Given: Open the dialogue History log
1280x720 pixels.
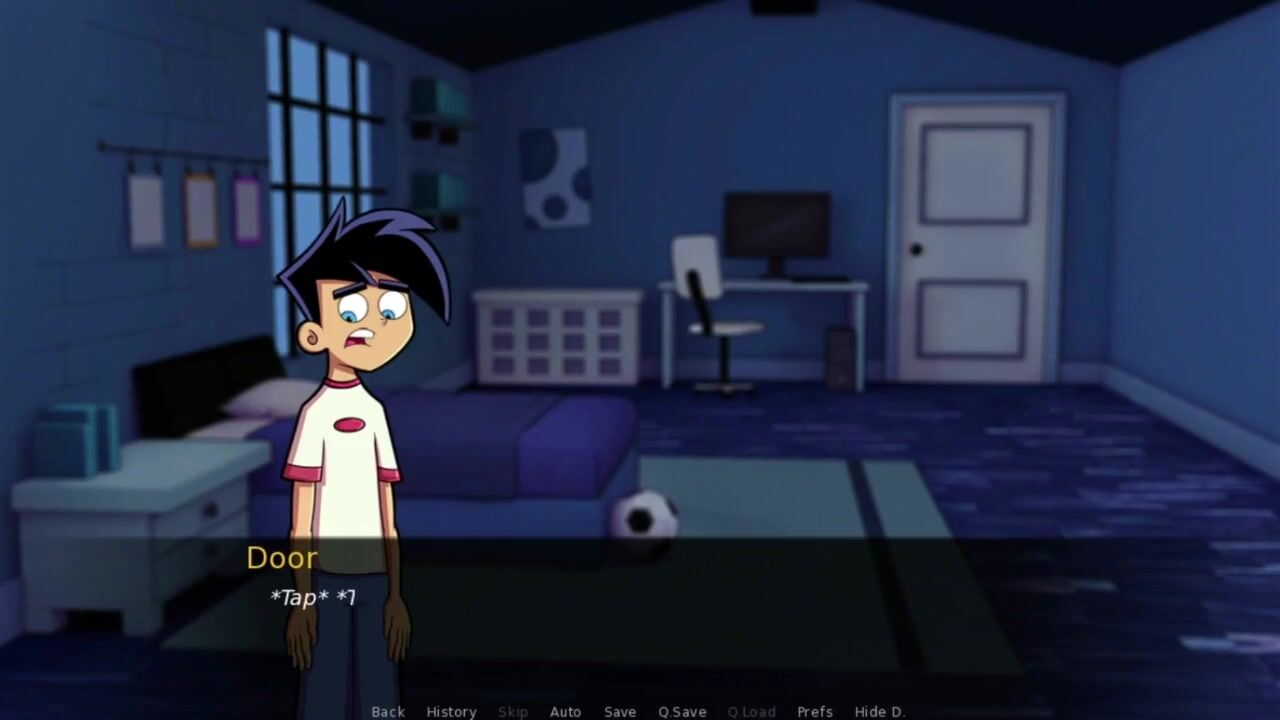Looking at the screenshot, I should click(x=451, y=712).
